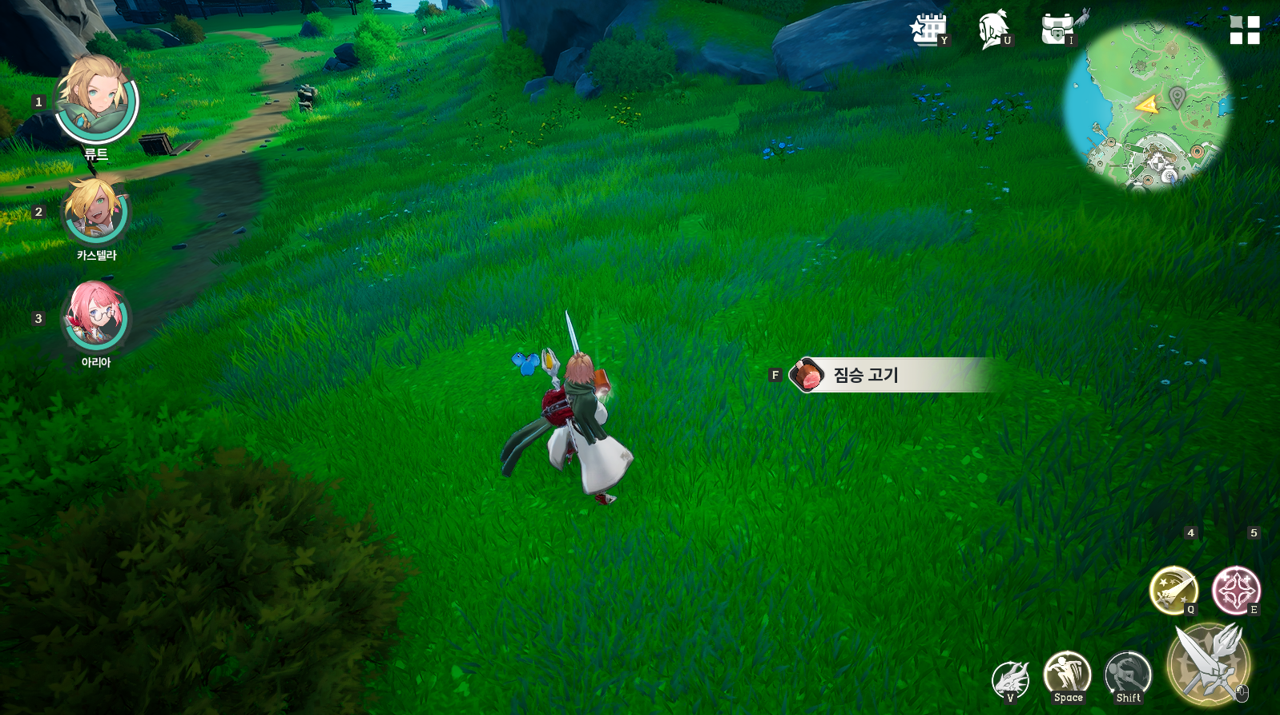Pick up the 짐승 고기 item prompt

880,375
